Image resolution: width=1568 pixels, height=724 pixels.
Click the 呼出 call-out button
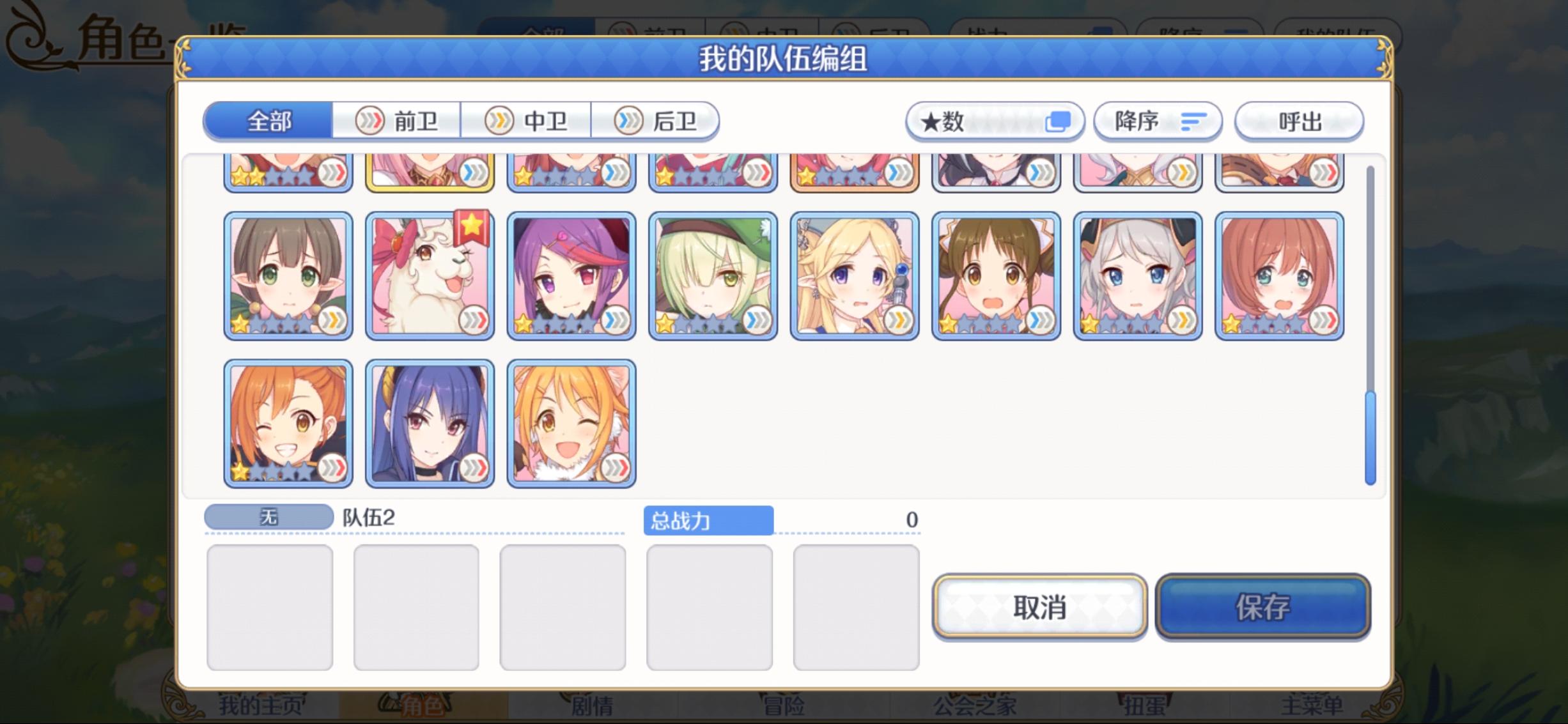click(1299, 121)
